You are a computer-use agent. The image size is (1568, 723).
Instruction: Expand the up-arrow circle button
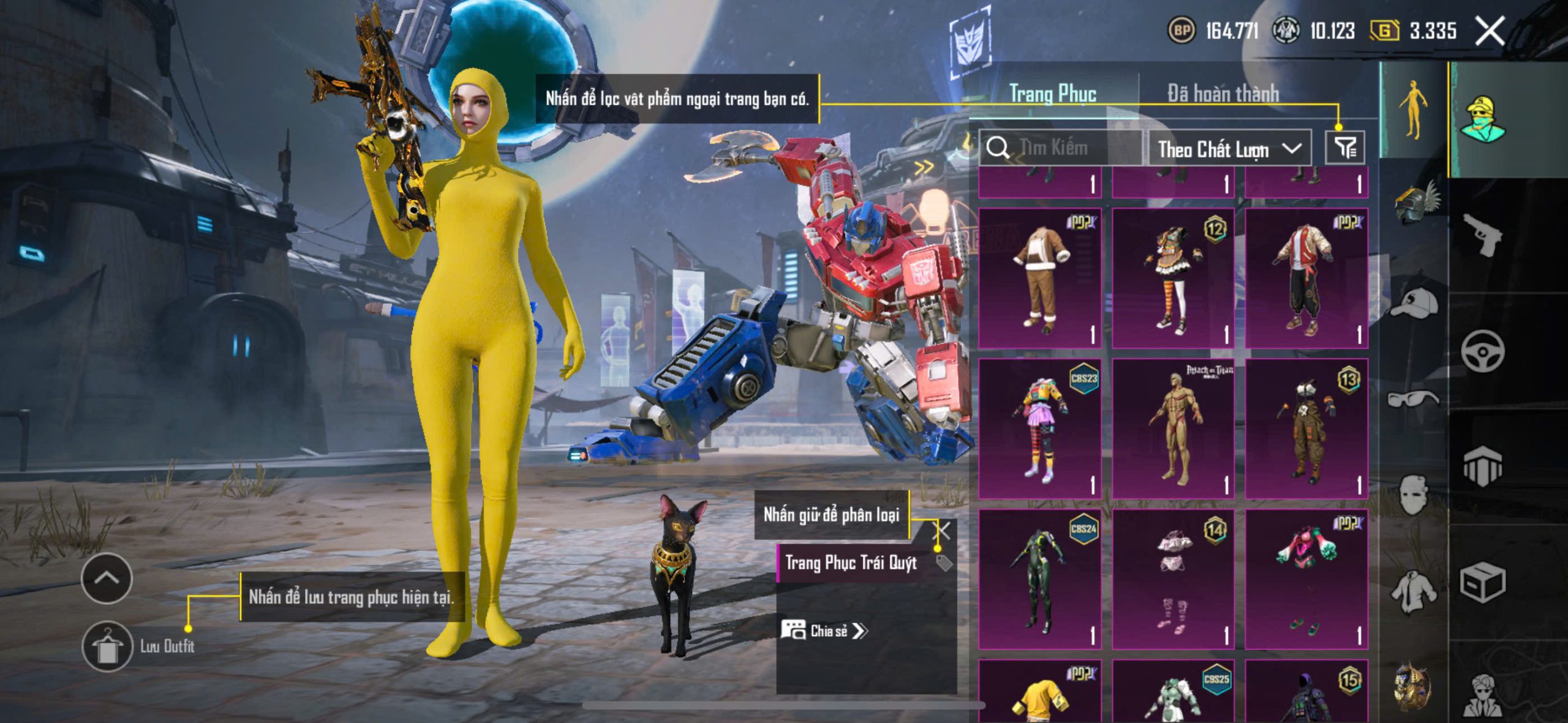pyautogui.click(x=107, y=578)
